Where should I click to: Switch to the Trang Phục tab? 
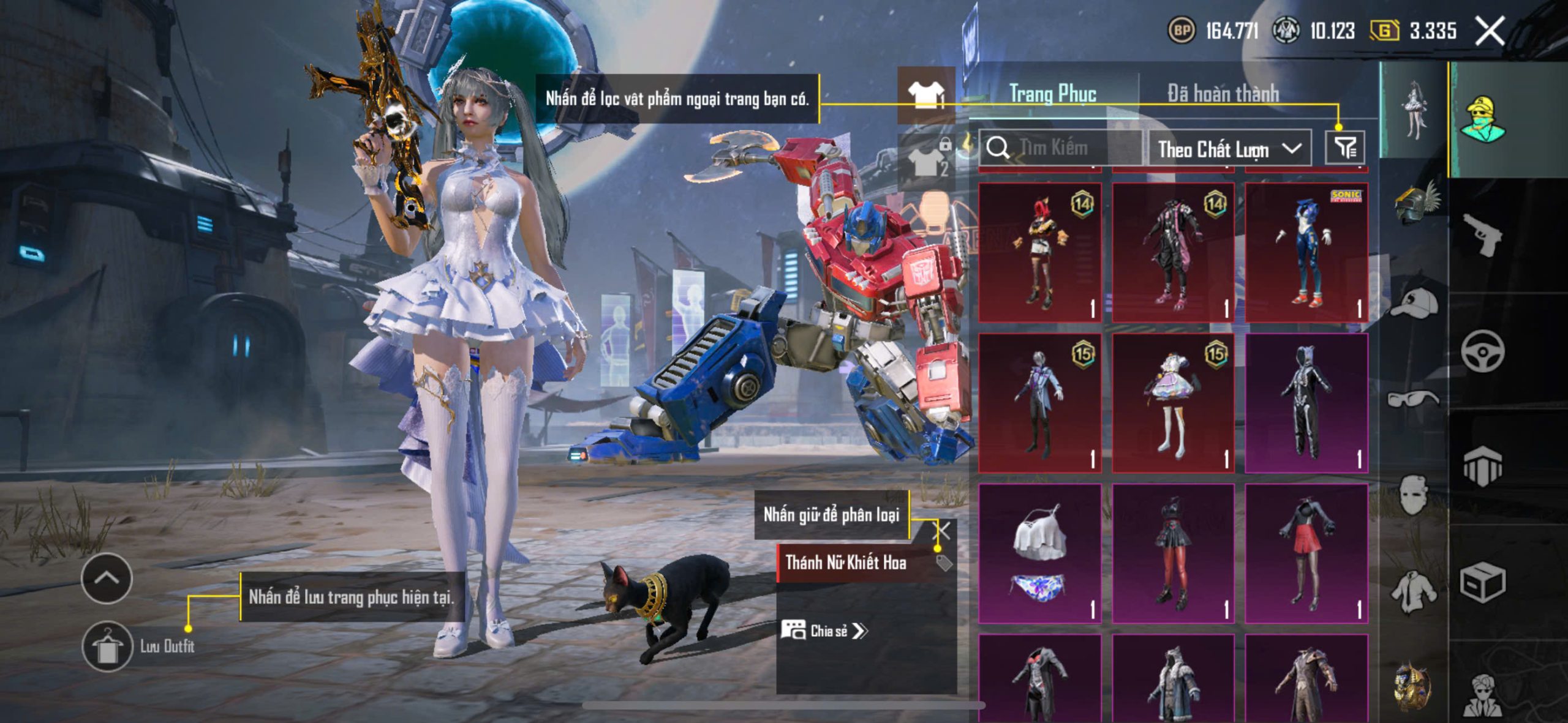pos(1052,94)
